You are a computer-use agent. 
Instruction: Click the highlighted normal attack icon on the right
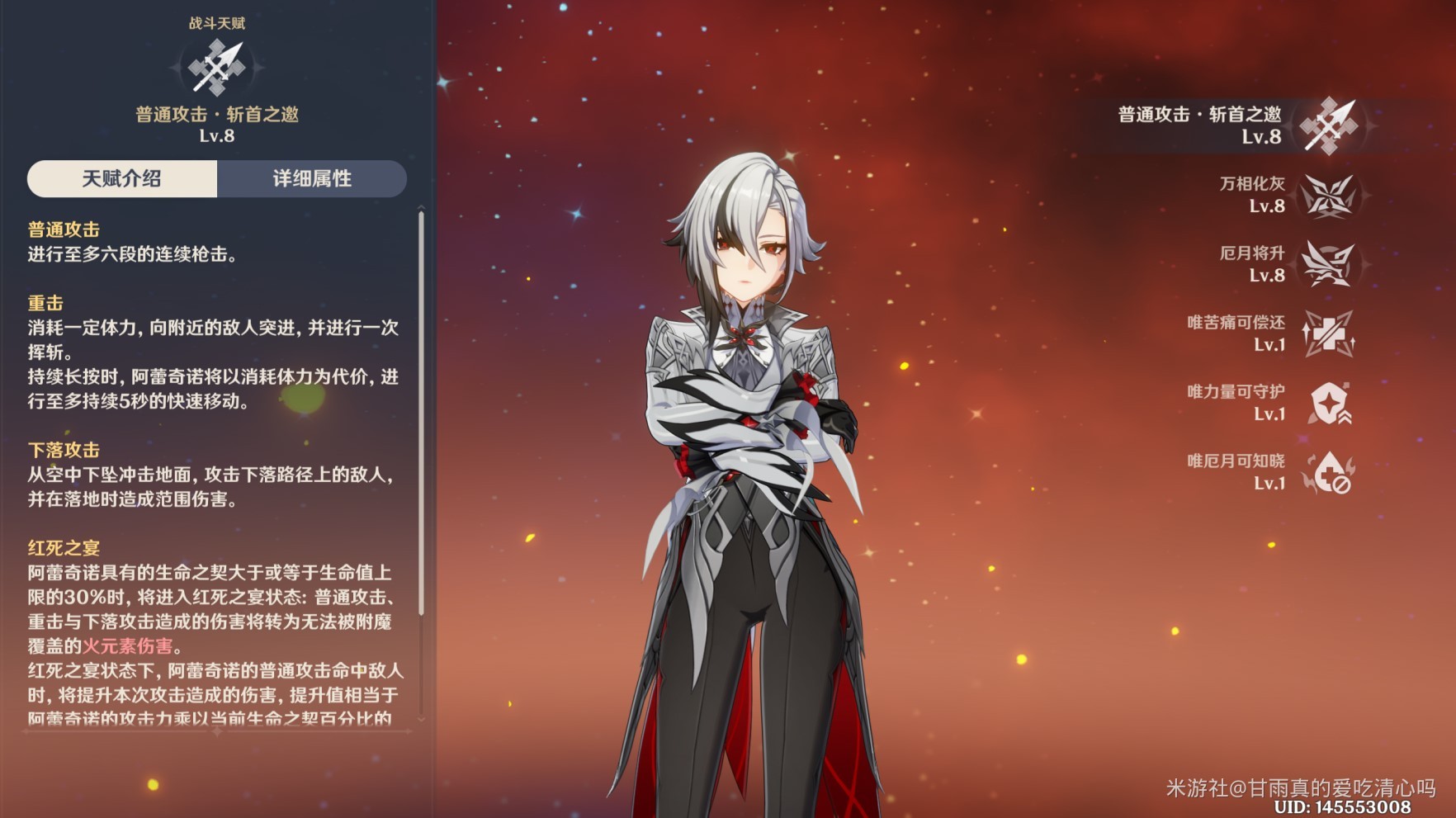point(1330,124)
